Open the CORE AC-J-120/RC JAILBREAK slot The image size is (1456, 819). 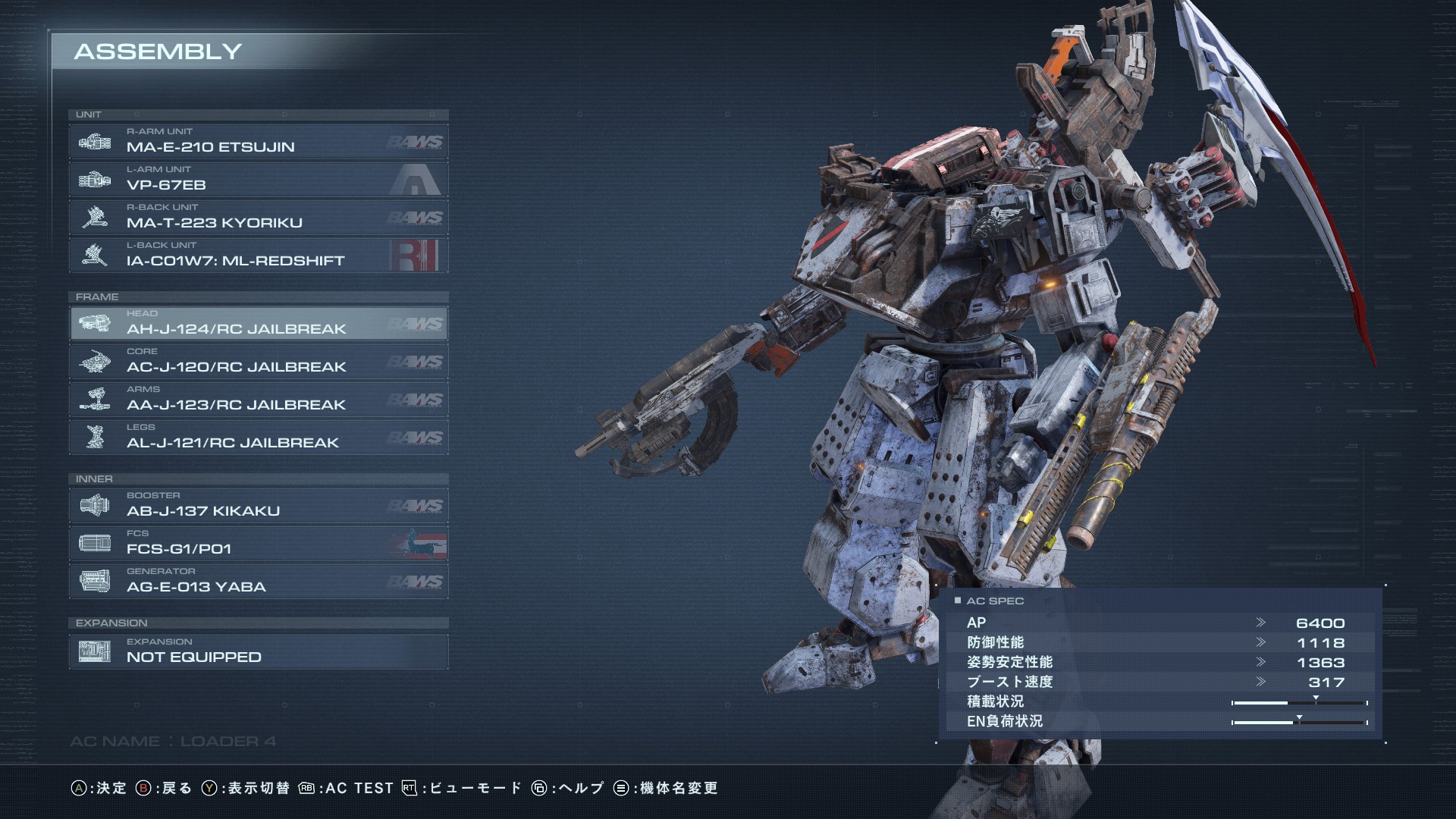point(258,362)
